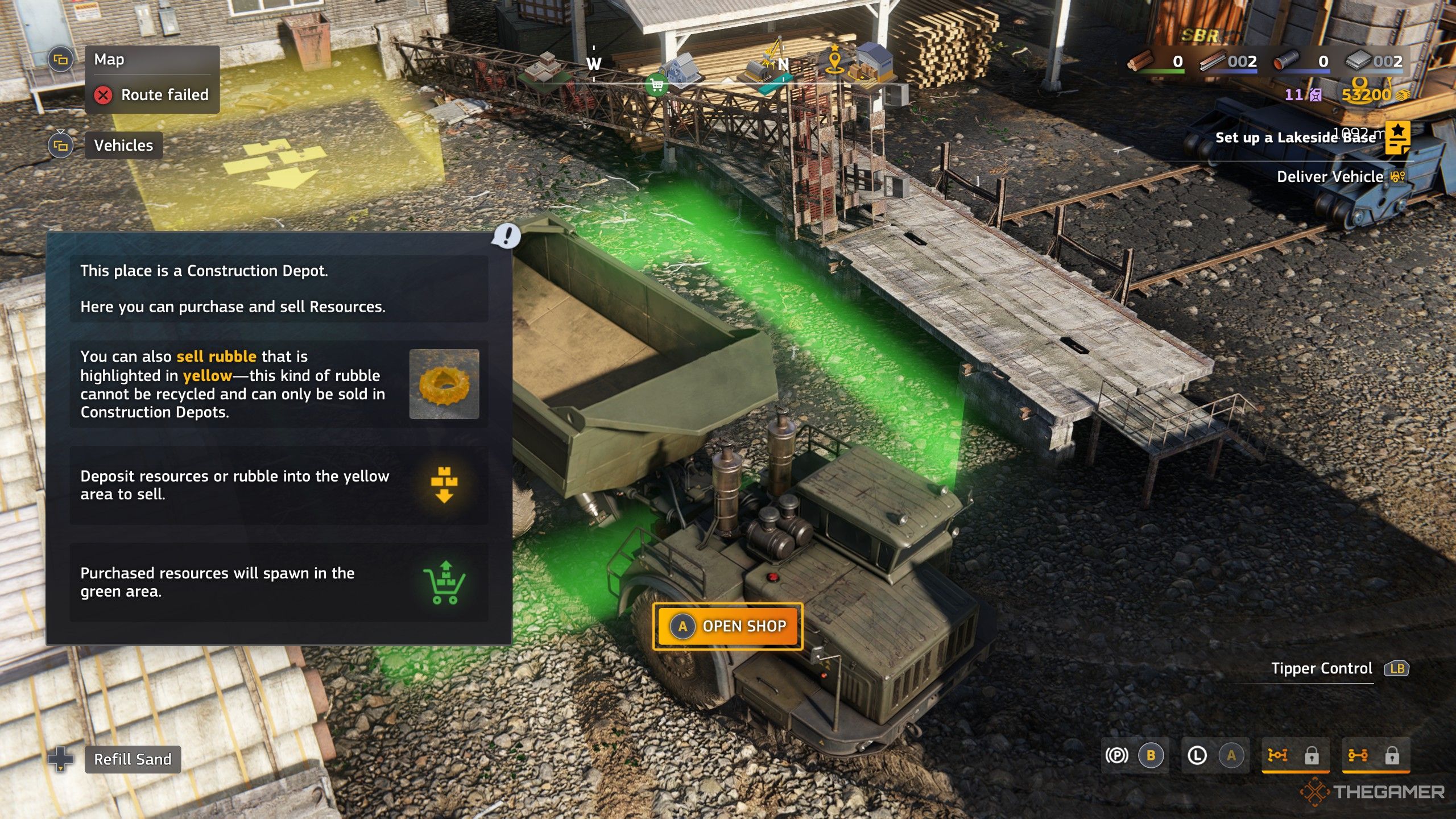Toggle the parking brake indicator
Viewport: 1456px width, 819px height.
coord(1116,756)
